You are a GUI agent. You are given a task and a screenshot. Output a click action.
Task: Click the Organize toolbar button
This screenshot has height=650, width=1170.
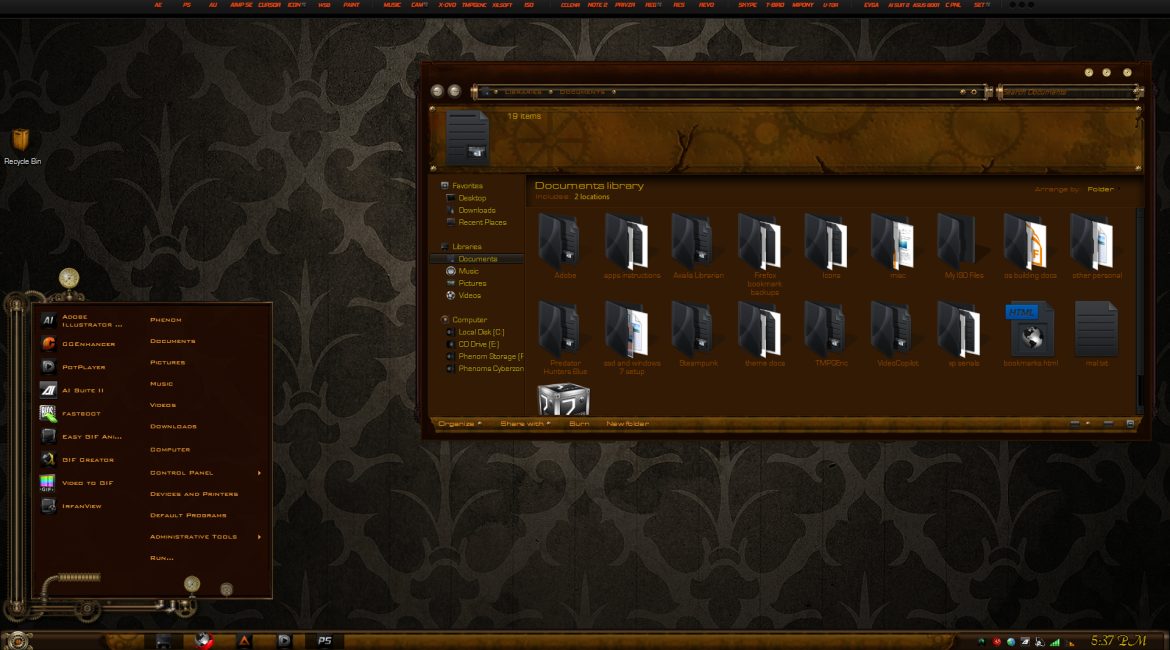pos(459,424)
